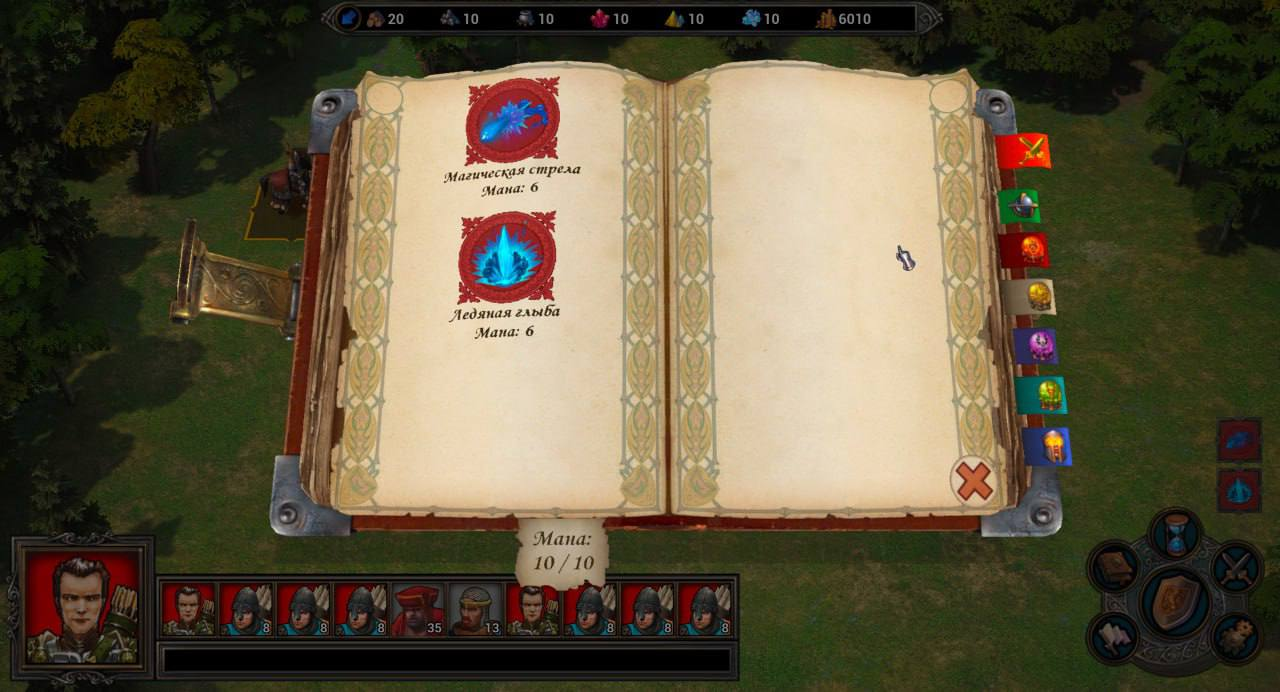
Task: Select the Магическая стрела spell in the book
Action: 512,121
